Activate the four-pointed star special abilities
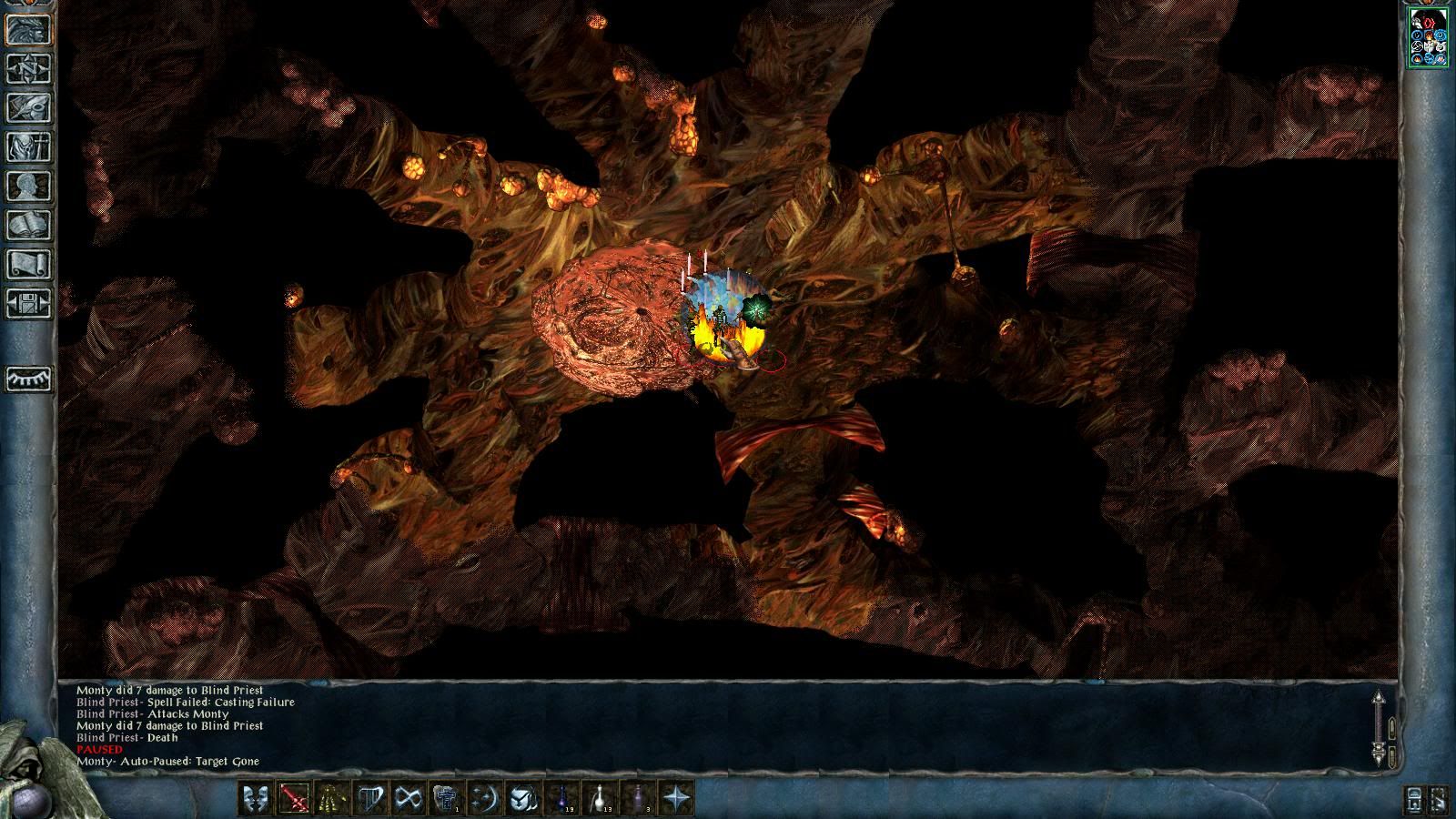Screen dimensions: 1456x819 677,799
